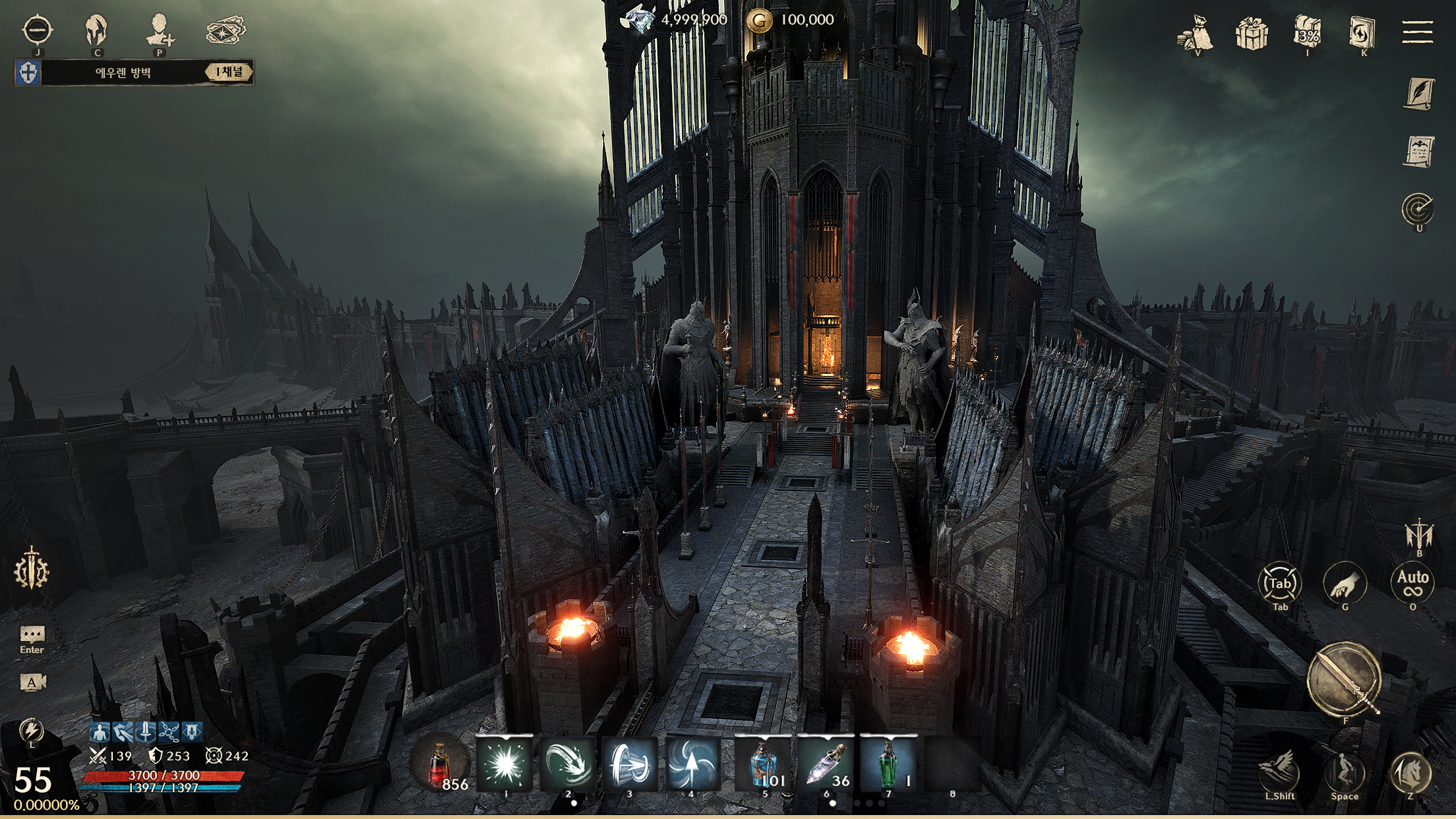Viewport: 1456px width, 819px height.
Task: Activate the slashing arc skill in slot 2
Action: (x=566, y=764)
